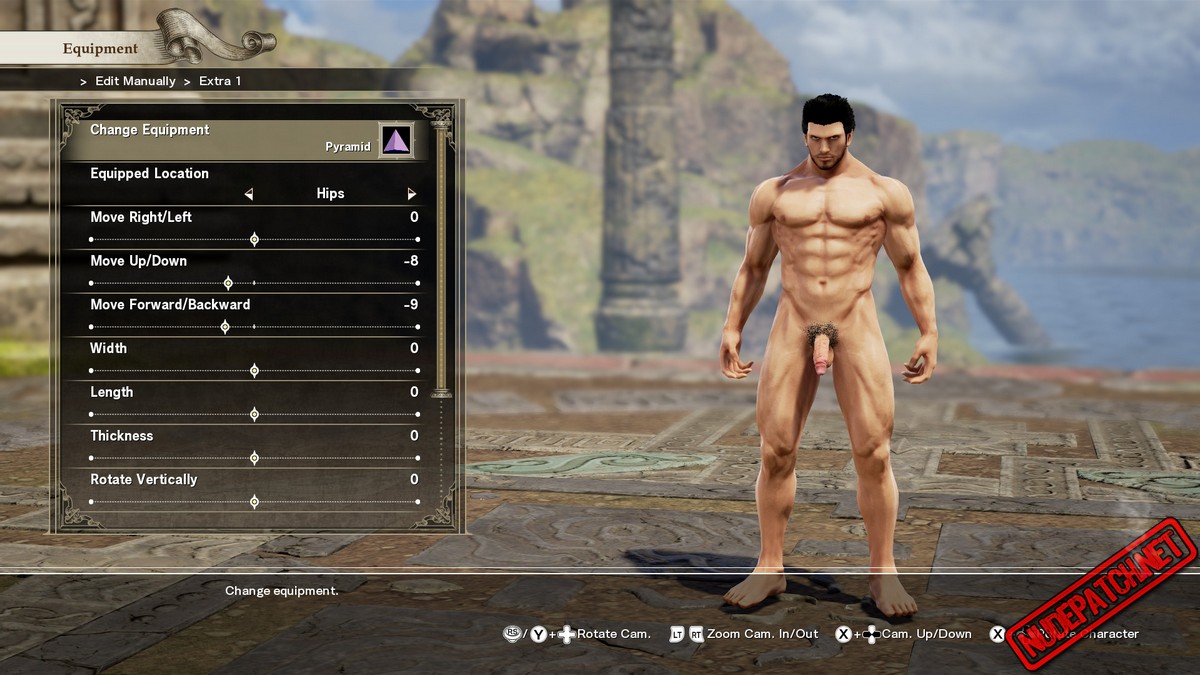The height and width of the screenshot is (675, 1200).
Task: Adjust the Move Right/Left slider
Action: click(x=254, y=240)
